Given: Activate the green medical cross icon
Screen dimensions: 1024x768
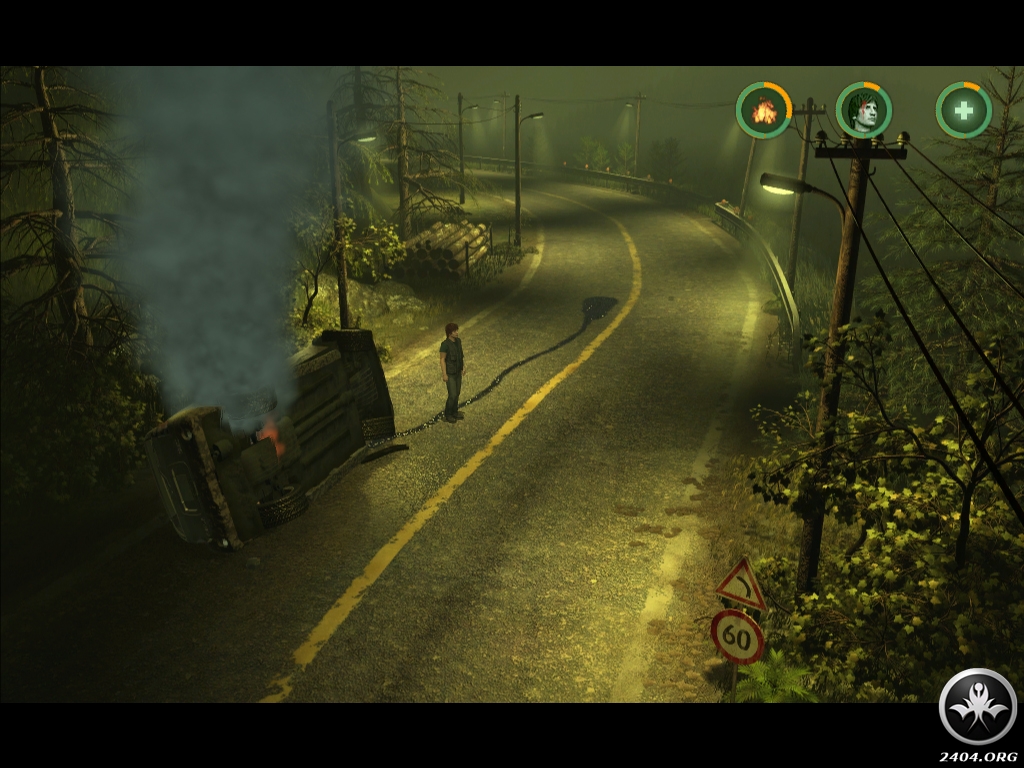Looking at the screenshot, I should point(964,110).
